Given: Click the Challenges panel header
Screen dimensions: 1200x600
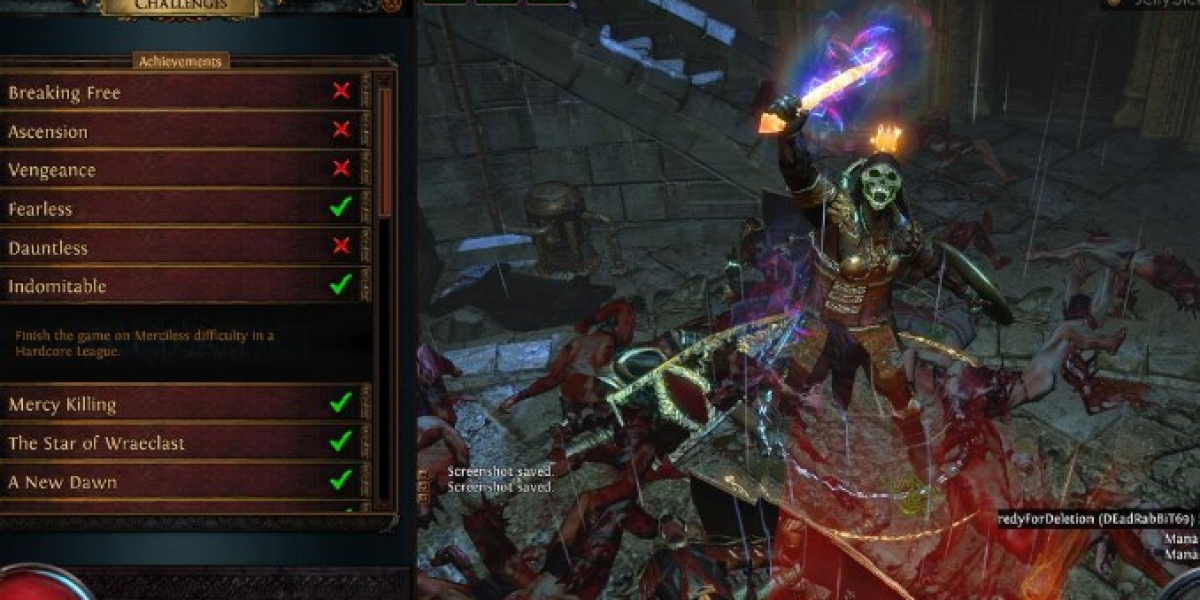Looking at the screenshot, I should coord(180,6).
